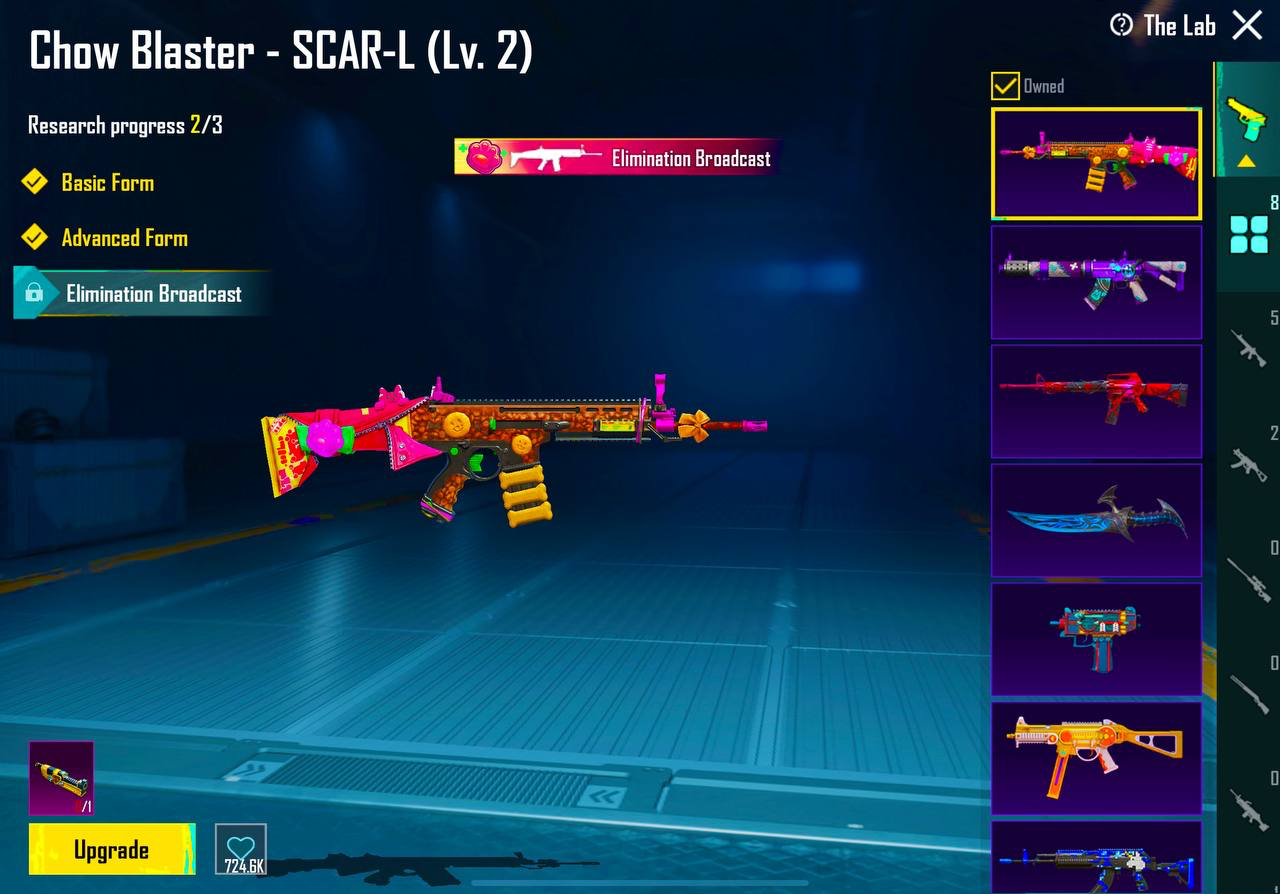This screenshot has width=1280, height=894.
Task: View the Basic Form stage
Action: (107, 183)
